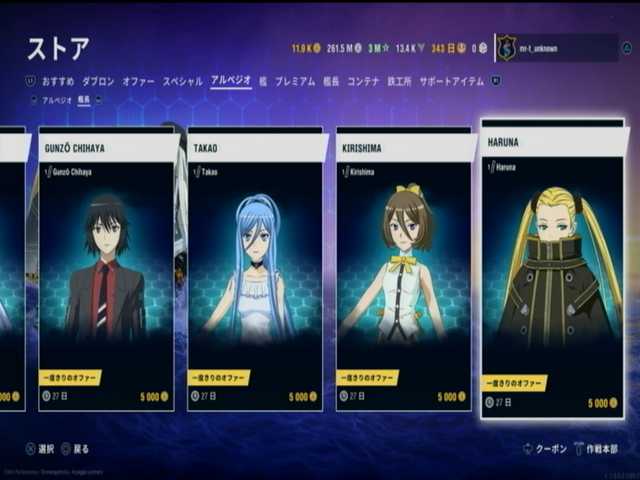Select the 艦長 sub-tab under アルペジオ
The width and height of the screenshot is (640, 480).
pos(84,100)
